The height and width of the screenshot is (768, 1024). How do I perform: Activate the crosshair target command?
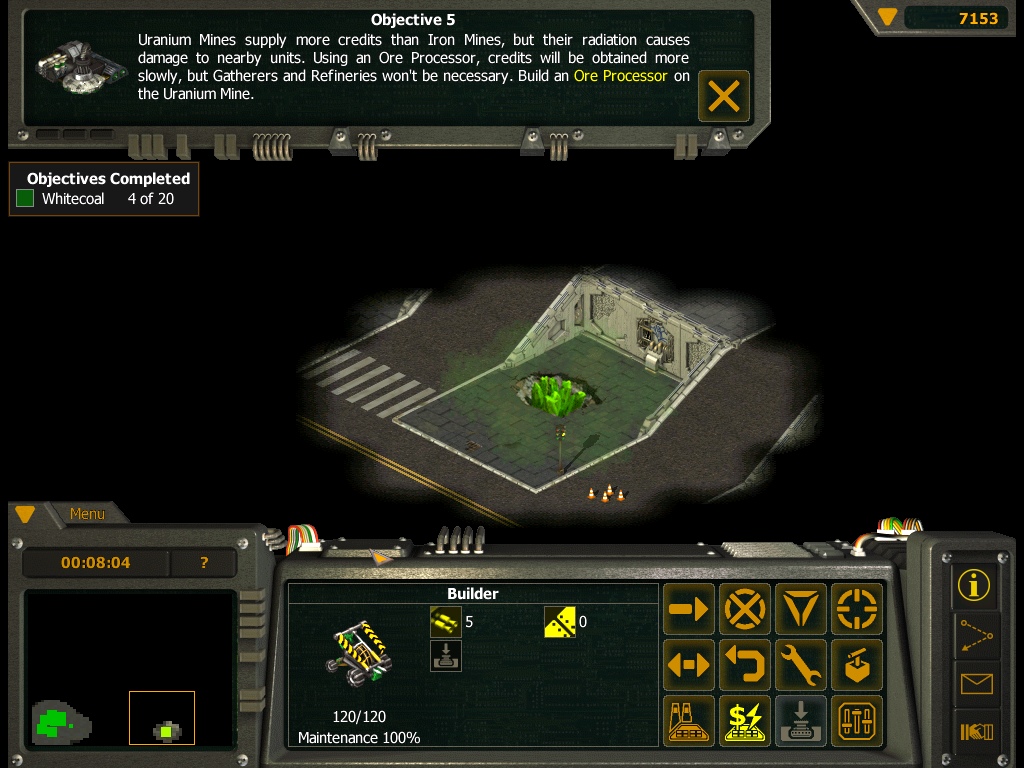[x=857, y=609]
